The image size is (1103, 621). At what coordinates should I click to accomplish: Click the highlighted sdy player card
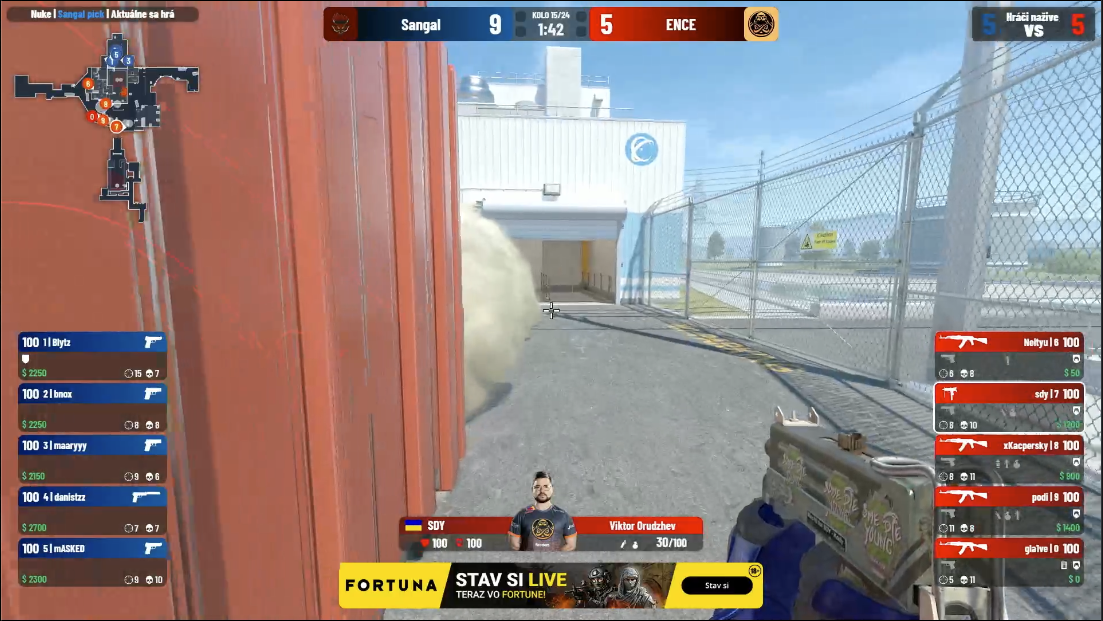point(1009,408)
